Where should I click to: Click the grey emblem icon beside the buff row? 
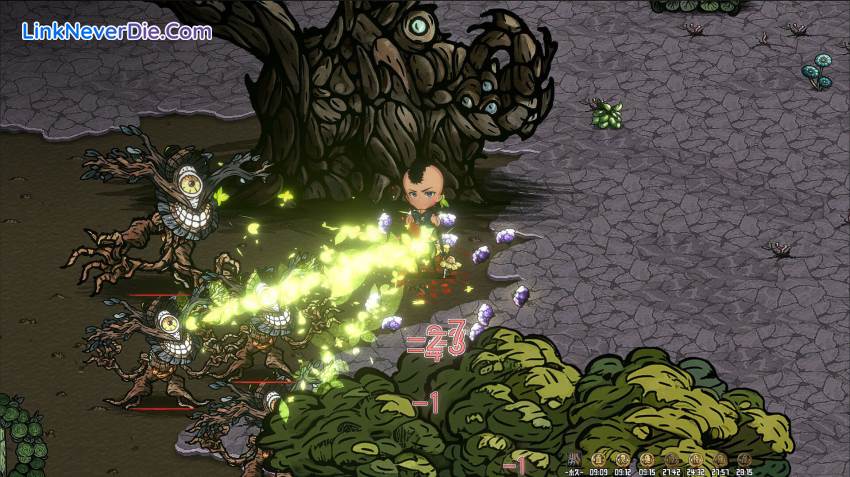coord(575,460)
